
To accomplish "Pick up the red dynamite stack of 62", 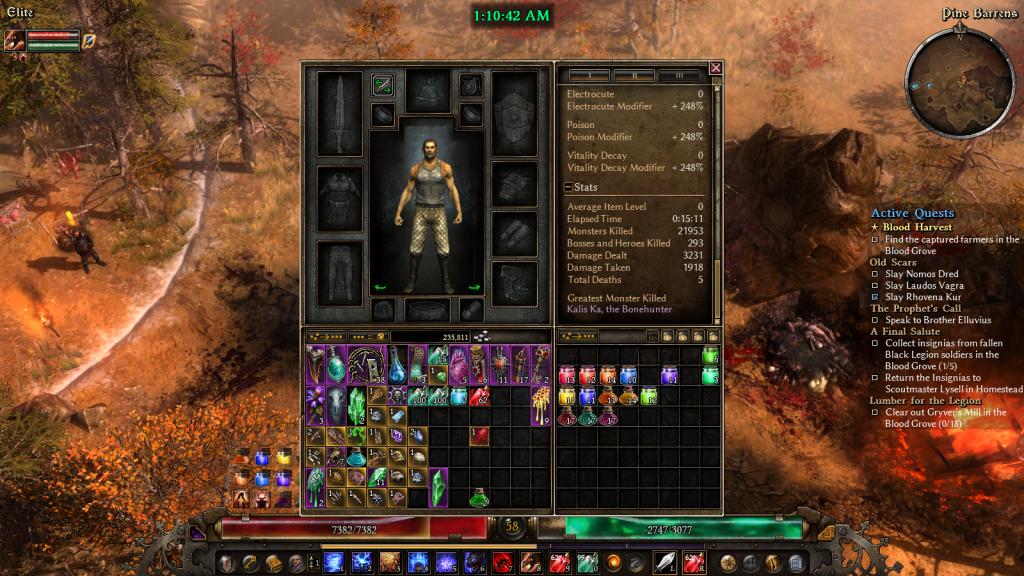I will click(481, 396).
